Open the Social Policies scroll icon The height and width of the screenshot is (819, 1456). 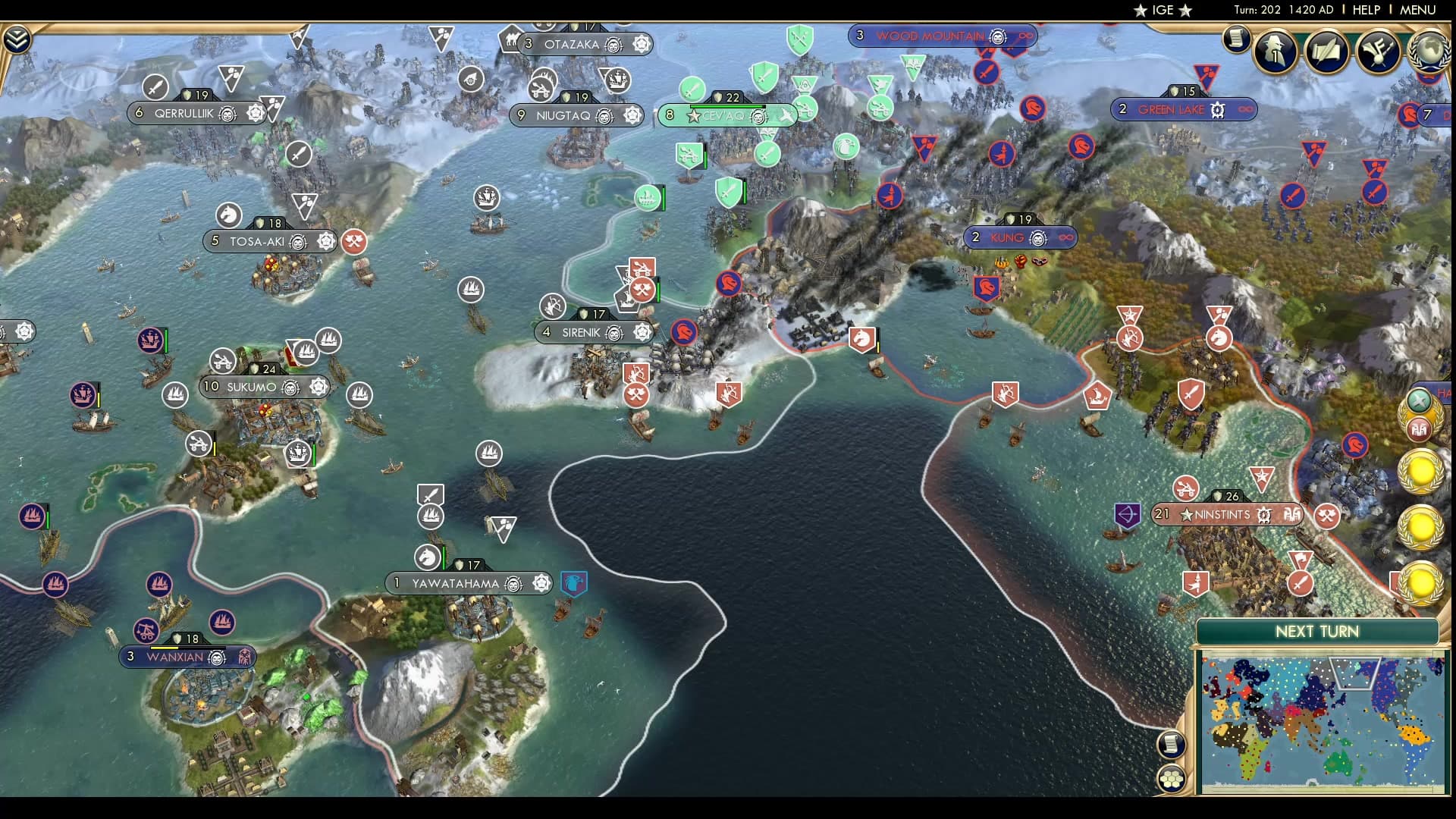coord(1325,52)
